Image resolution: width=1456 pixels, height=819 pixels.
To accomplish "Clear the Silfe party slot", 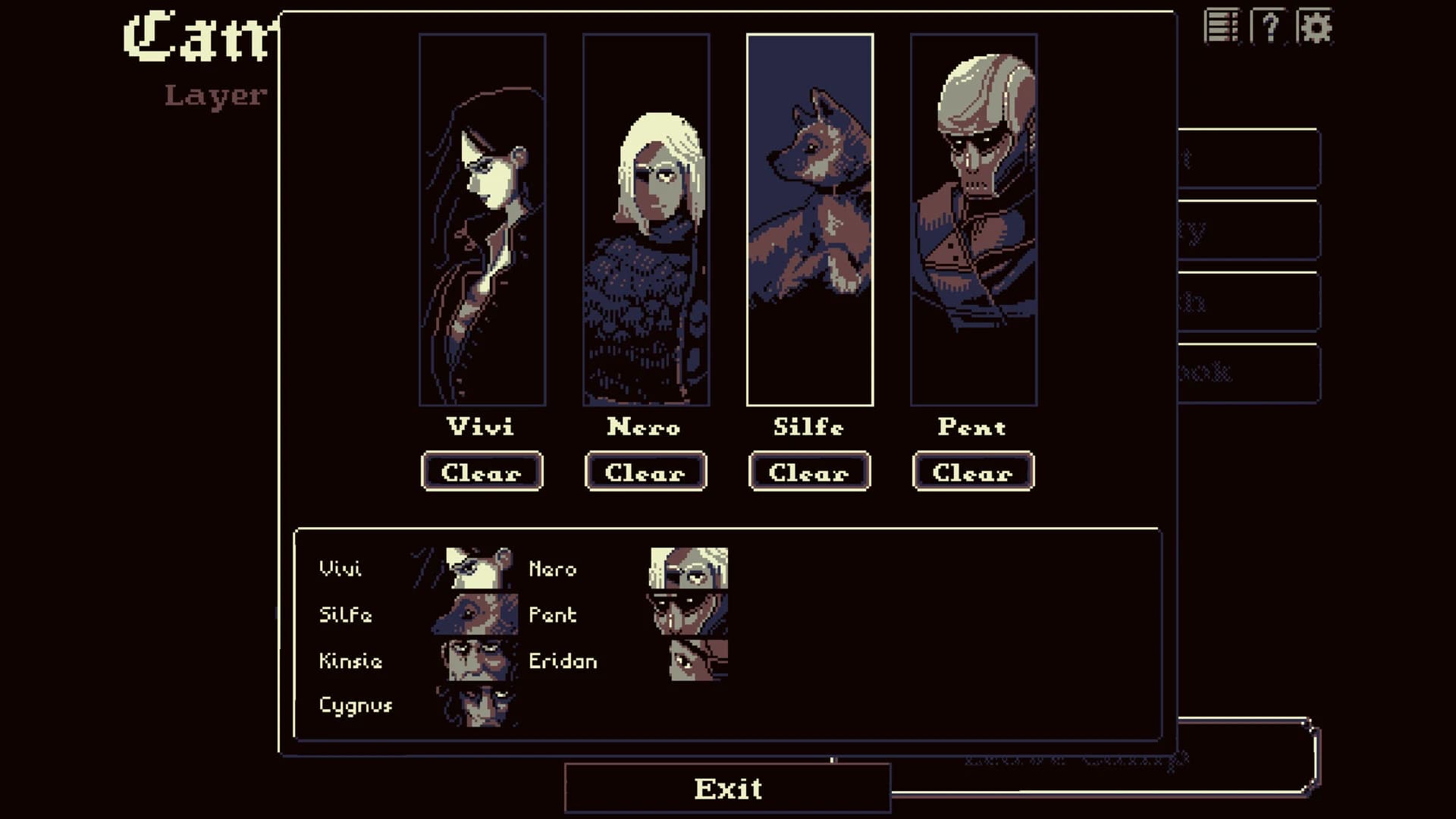I will (x=808, y=472).
